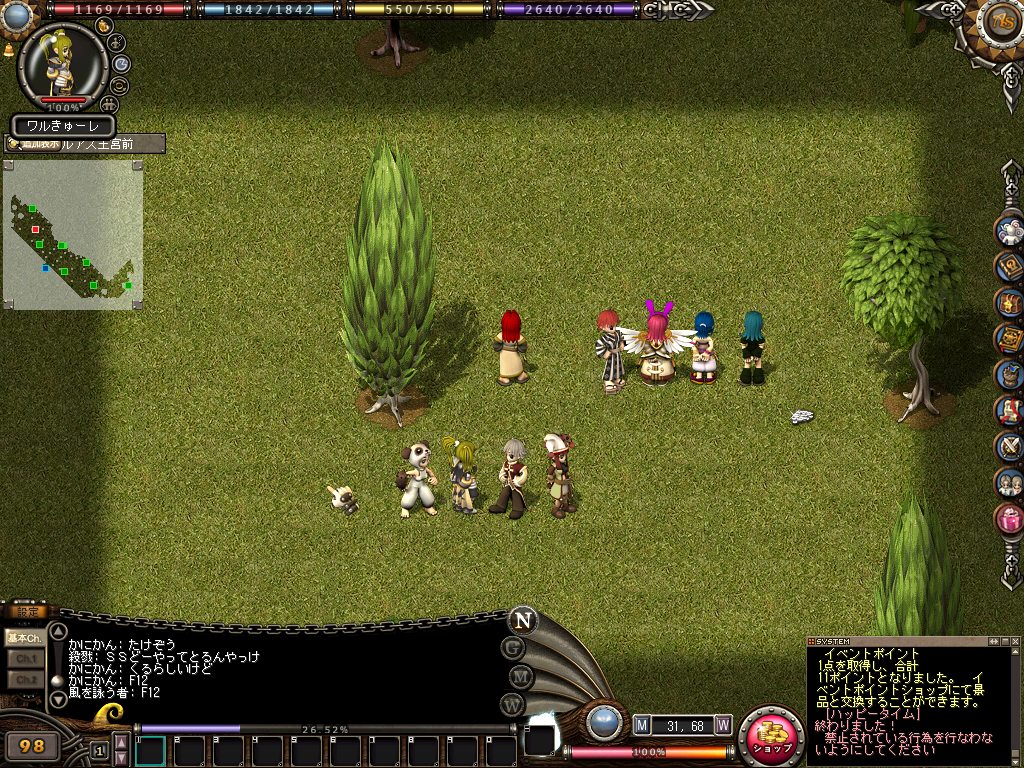Open the red scroll menu icon
The width and height of the screenshot is (1024, 768).
1008,410
